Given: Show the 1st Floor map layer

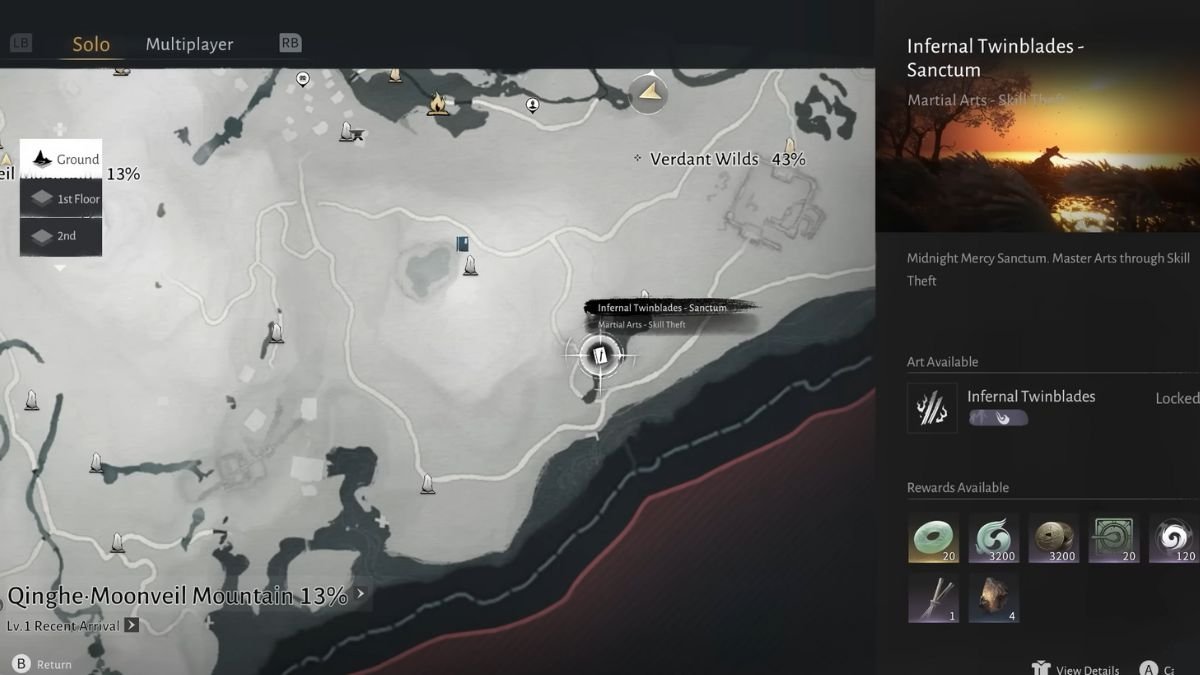Looking at the screenshot, I should 62,199.
